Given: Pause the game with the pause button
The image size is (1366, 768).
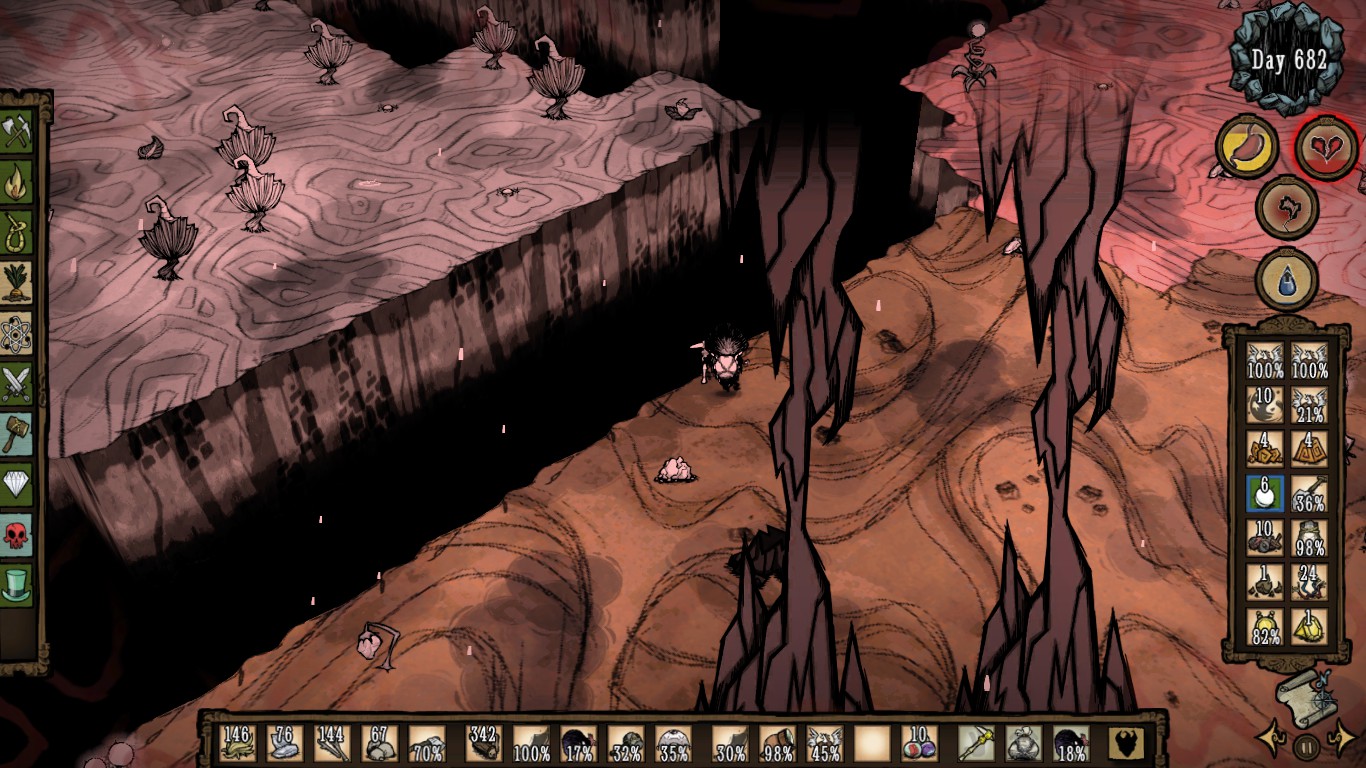Looking at the screenshot, I should 1306,746.
